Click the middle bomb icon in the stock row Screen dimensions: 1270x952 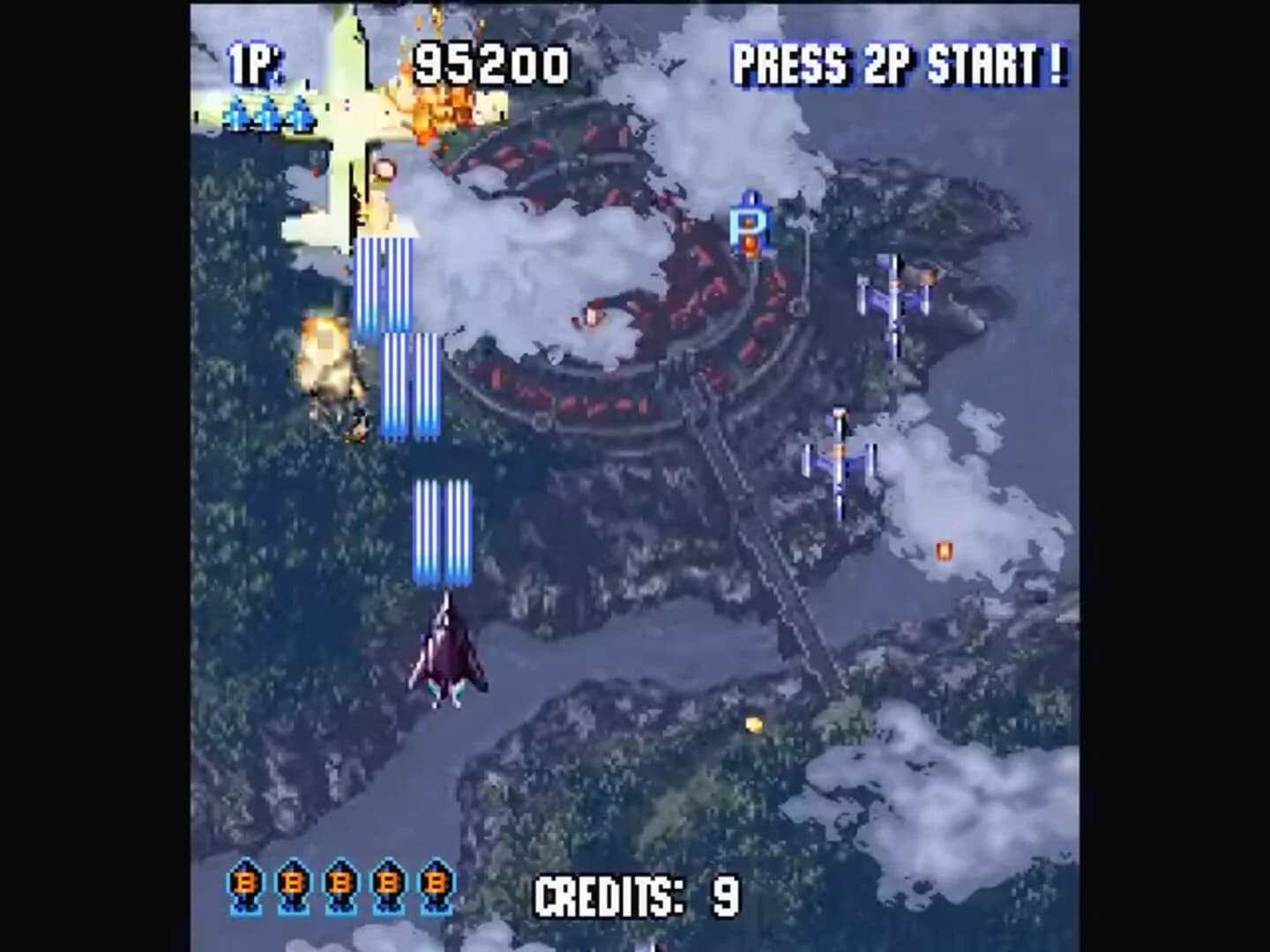coord(338,883)
